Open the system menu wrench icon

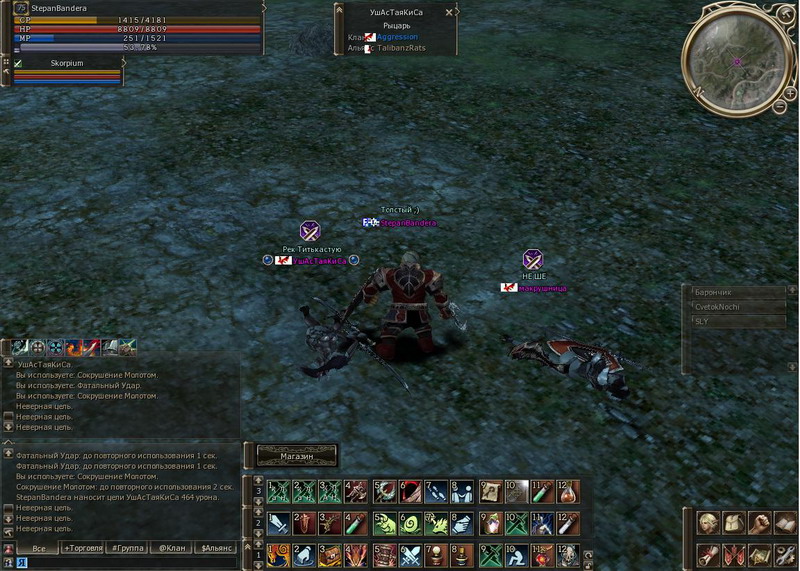(786, 554)
